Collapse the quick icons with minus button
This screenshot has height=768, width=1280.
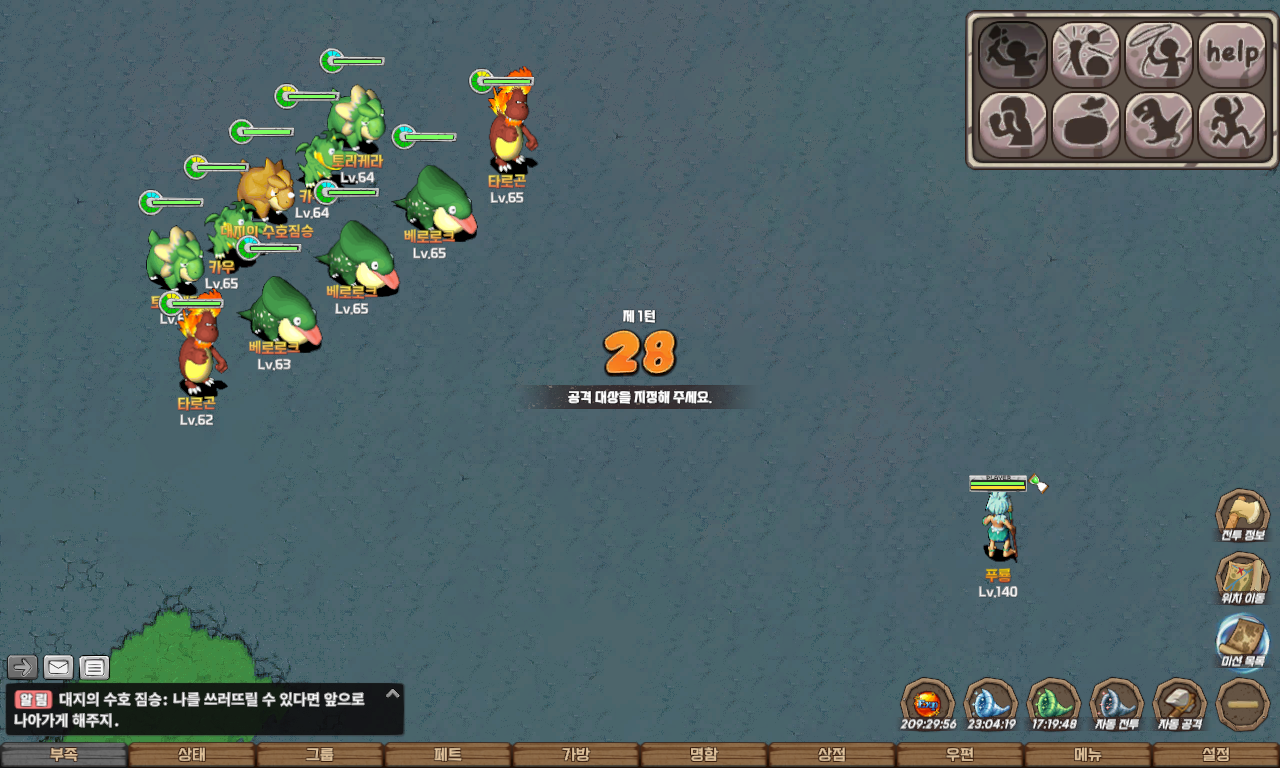point(1243,704)
